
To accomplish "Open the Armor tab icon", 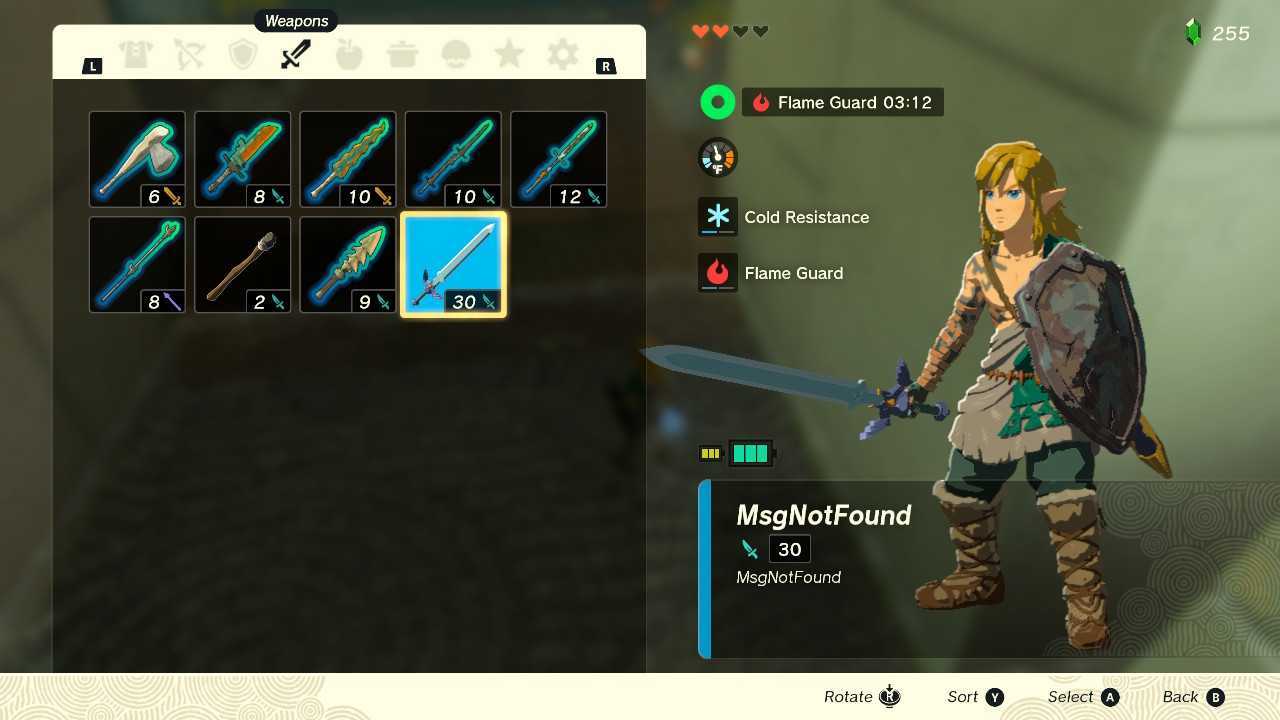I will (x=136, y=54).
